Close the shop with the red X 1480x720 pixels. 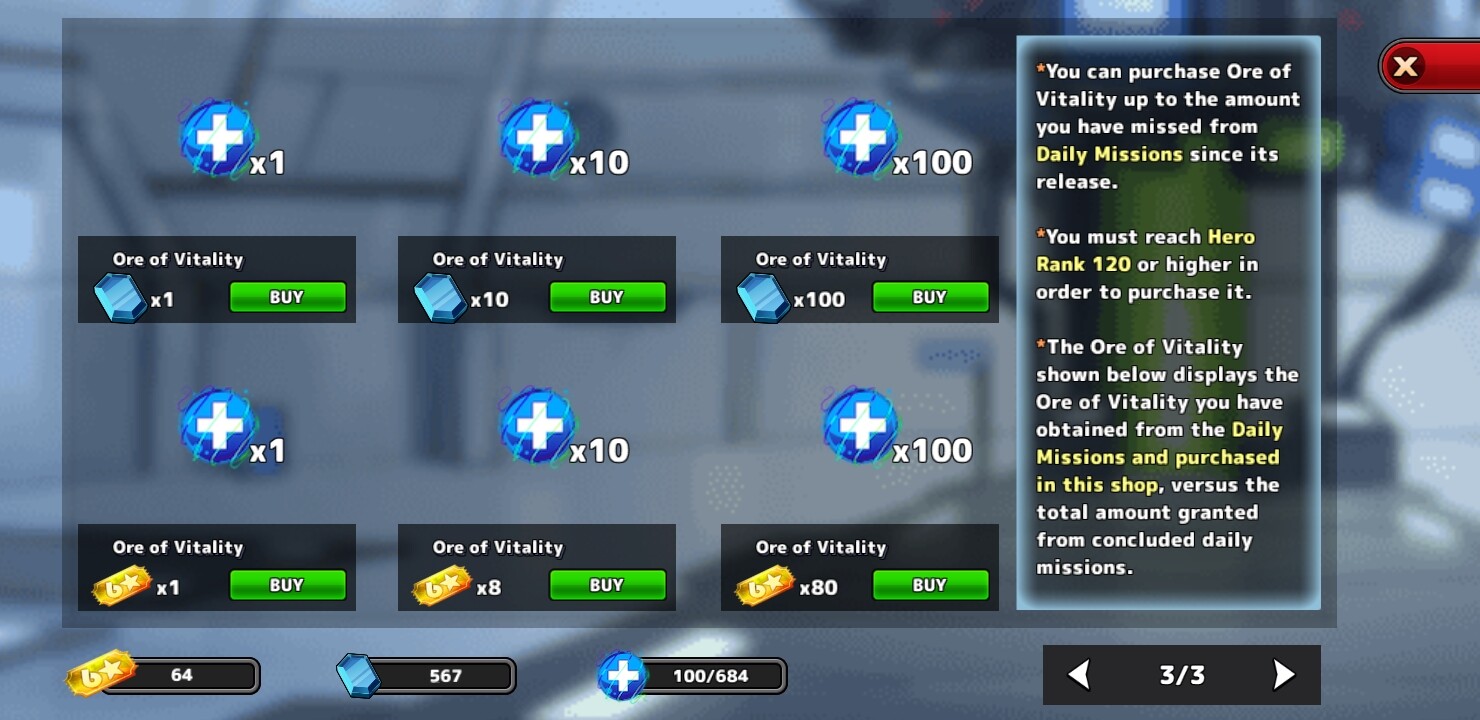tap(1406, 67)
